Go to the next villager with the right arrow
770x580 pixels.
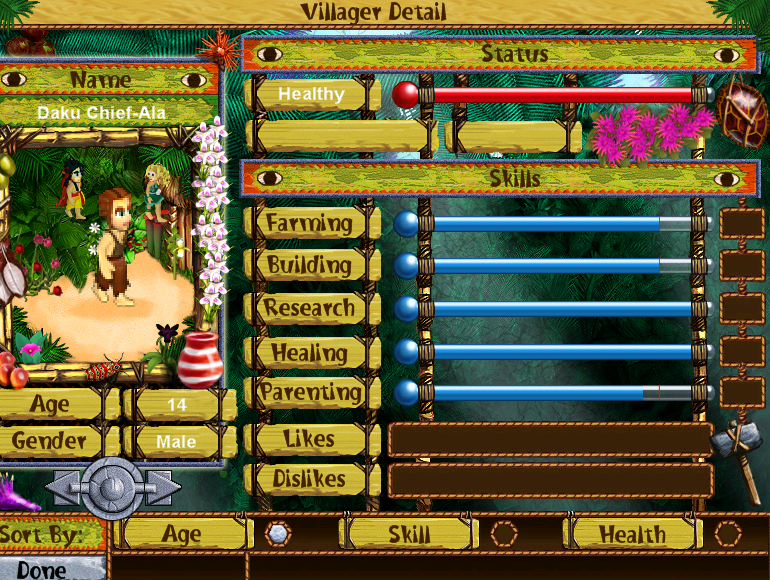[x=163, y=488]
